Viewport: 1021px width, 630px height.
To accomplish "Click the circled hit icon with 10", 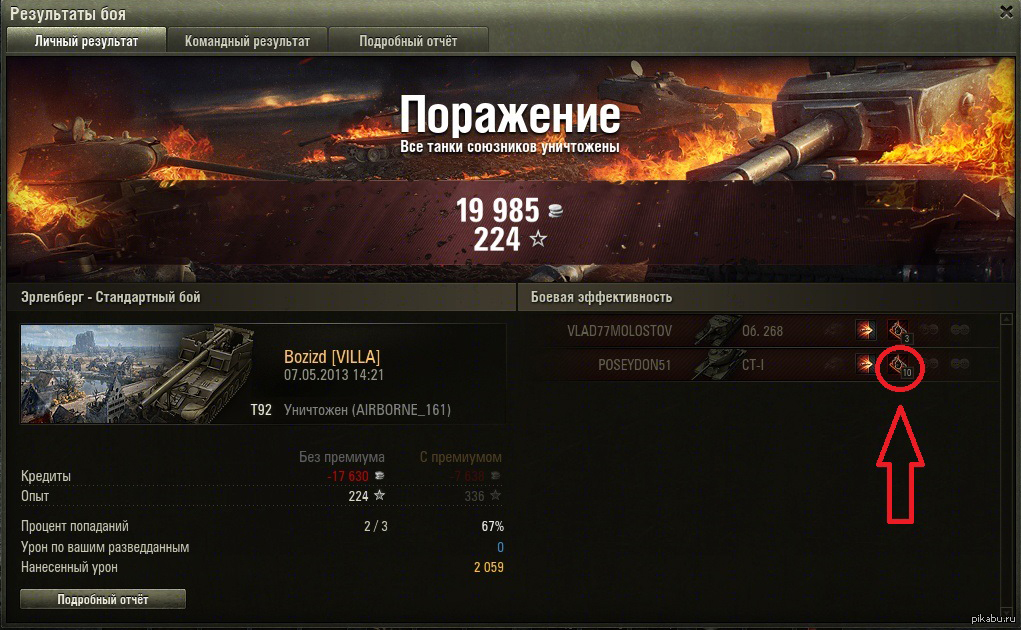I will [x=898, y=366].
